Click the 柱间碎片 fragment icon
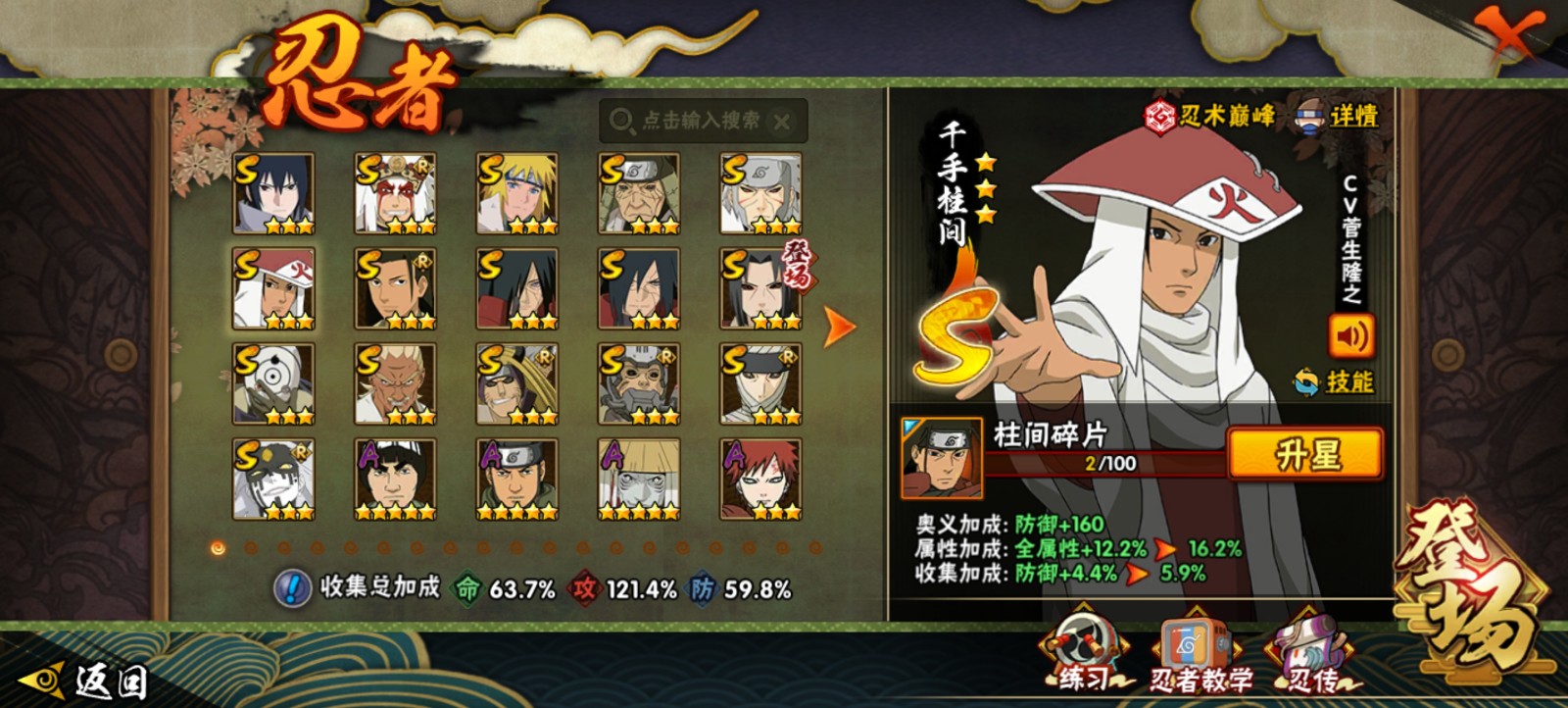 (942, 459)
